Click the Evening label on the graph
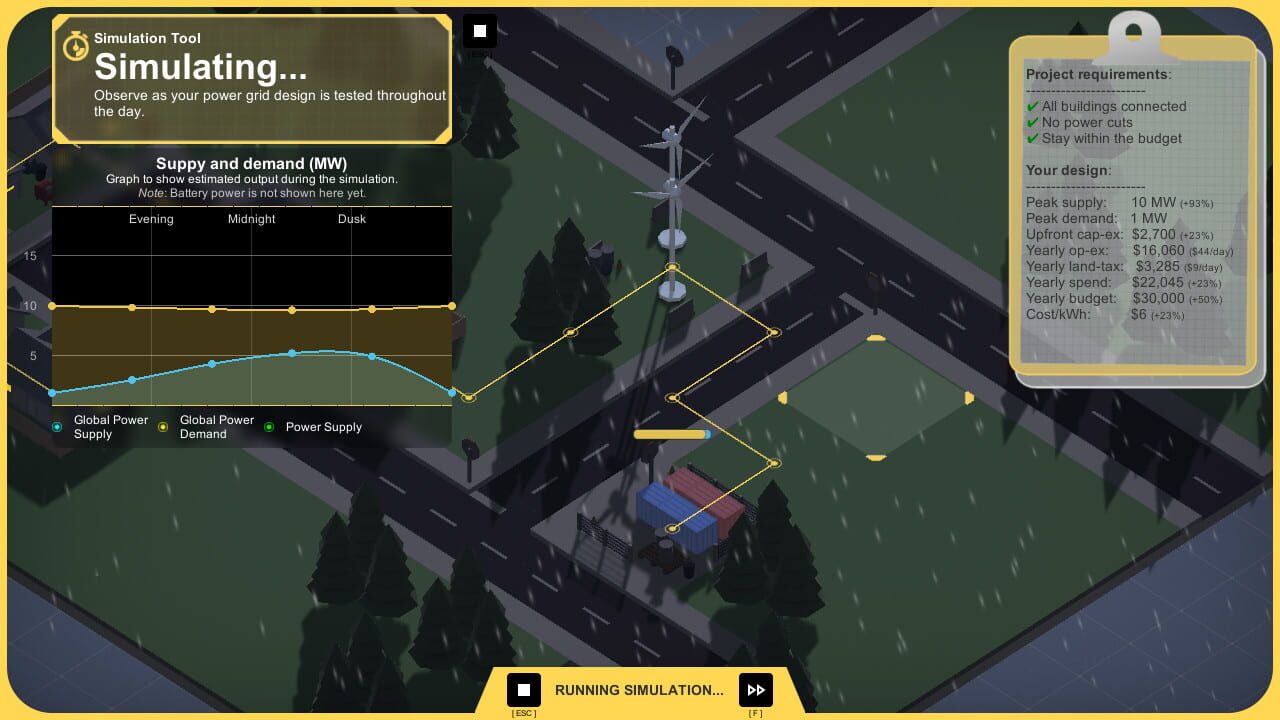Image resolution: width=1280 pixels, height=720 pixels. click(151, 219)
